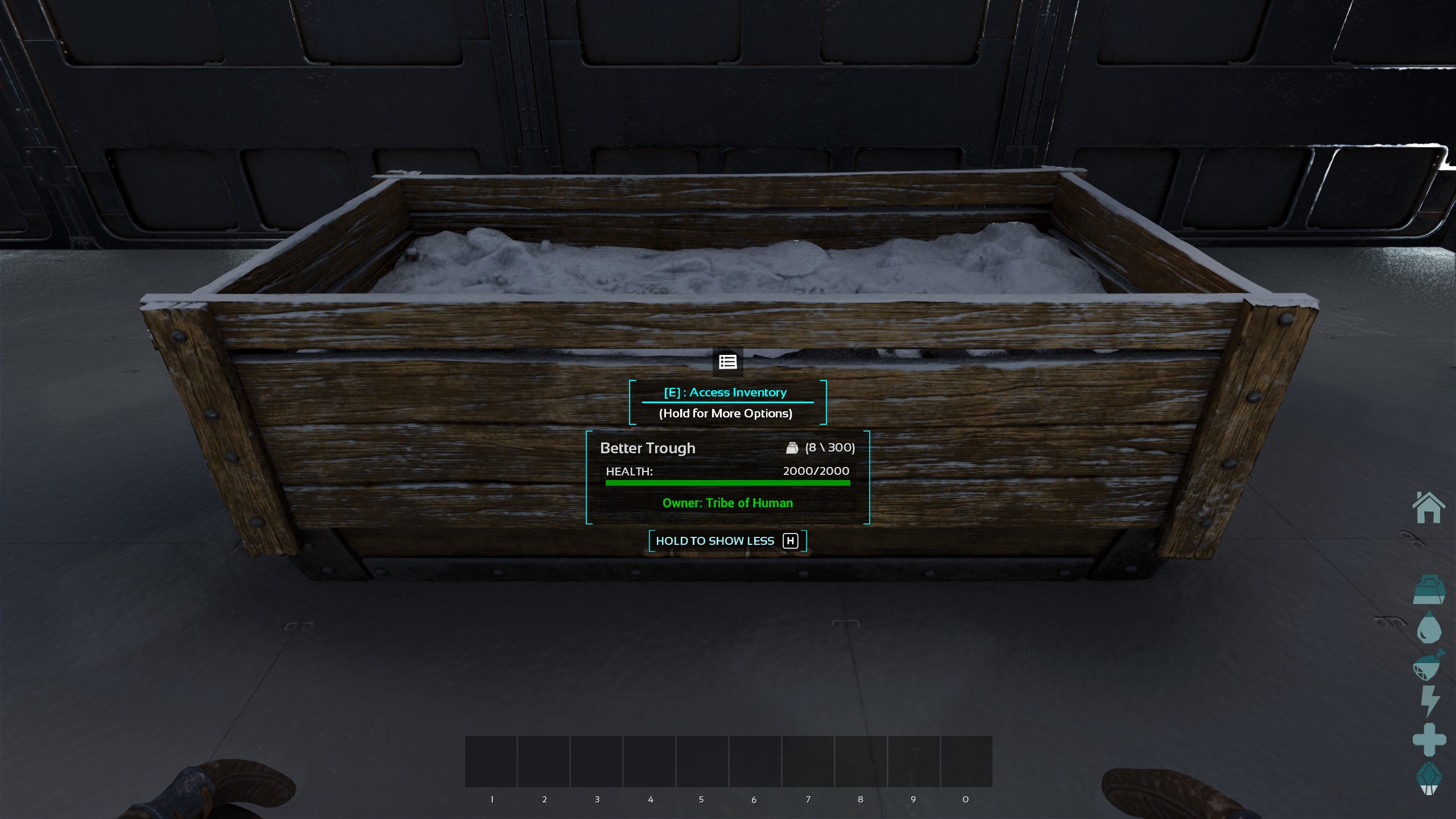The width and height of the screenshot is (1456, 819).
Task: Click the Owner: Tribe of Human label
Action: [x=727, y=503]
